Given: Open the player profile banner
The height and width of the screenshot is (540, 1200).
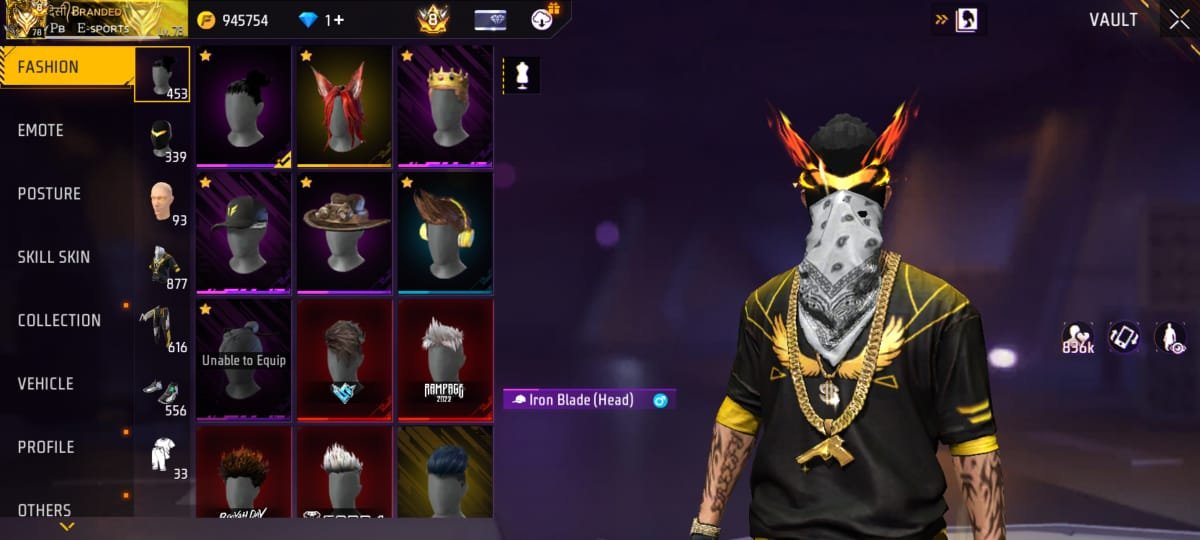Looking at the screenshot, I should coord(95,19).
